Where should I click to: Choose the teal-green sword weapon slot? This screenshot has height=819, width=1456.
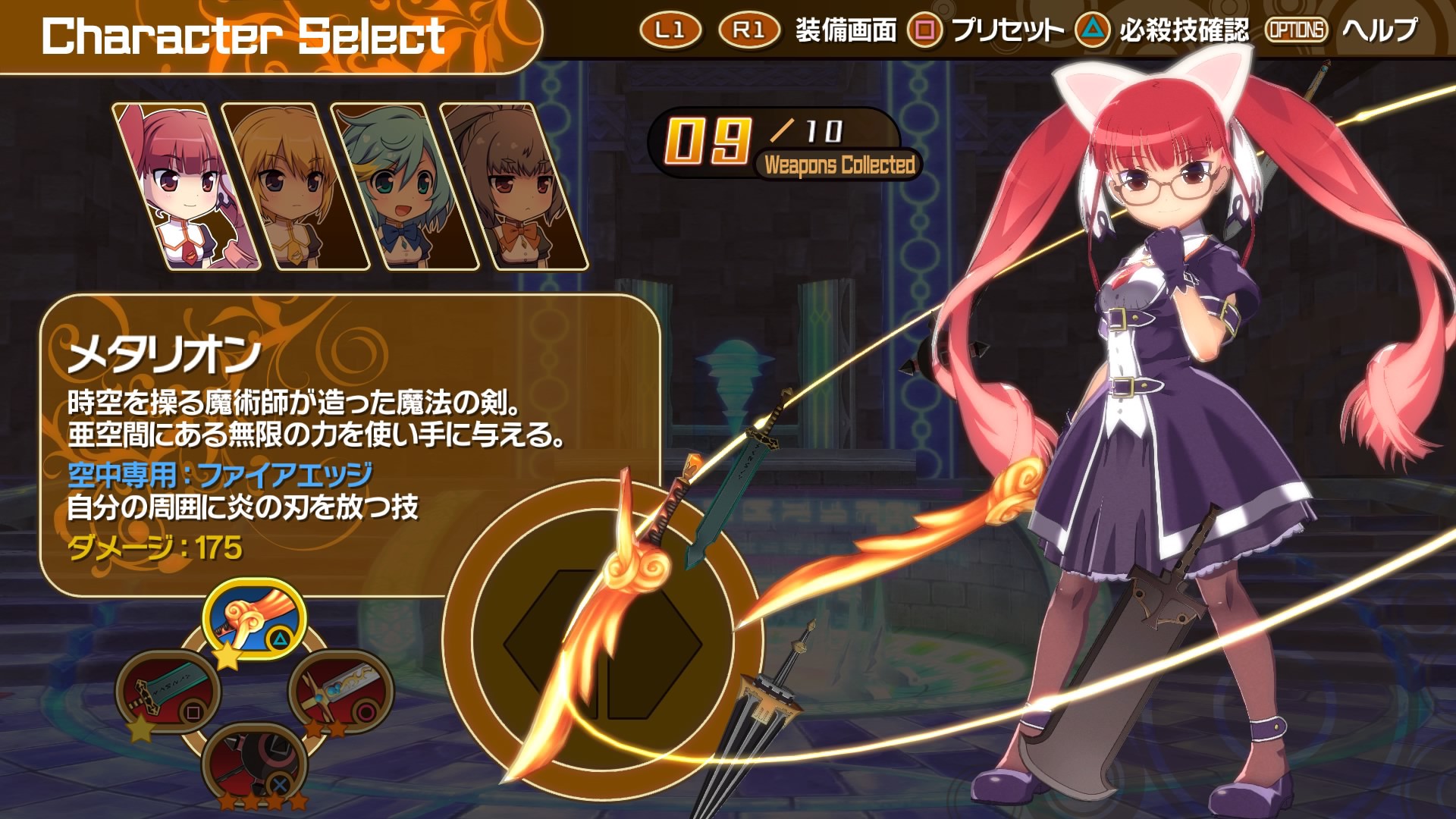tap(168, 691)
